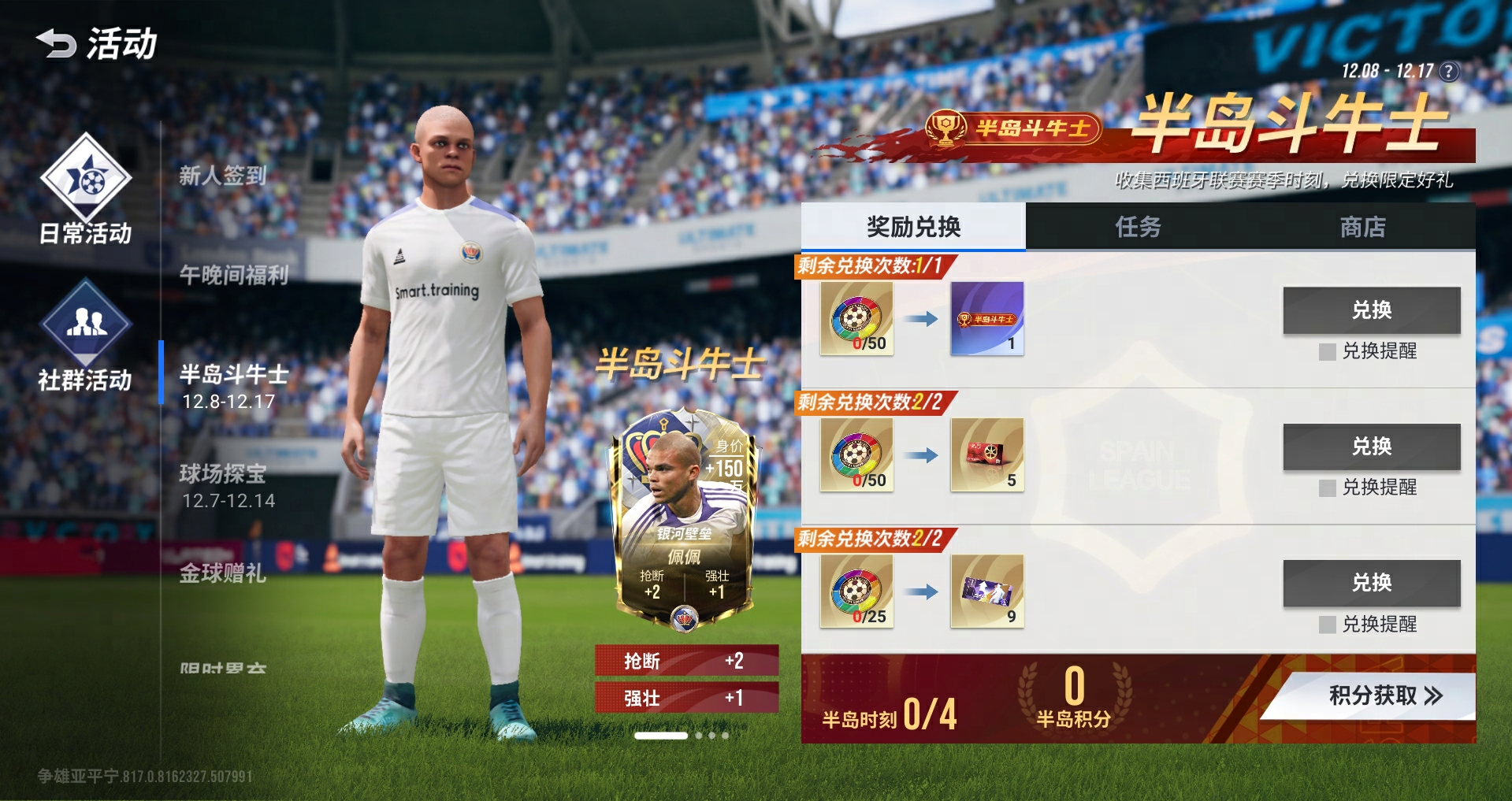Viewport: 1512px width, 801px height.
Task: Select the 半岛斗牛士 event entry in the list
Action: point(234,386)
